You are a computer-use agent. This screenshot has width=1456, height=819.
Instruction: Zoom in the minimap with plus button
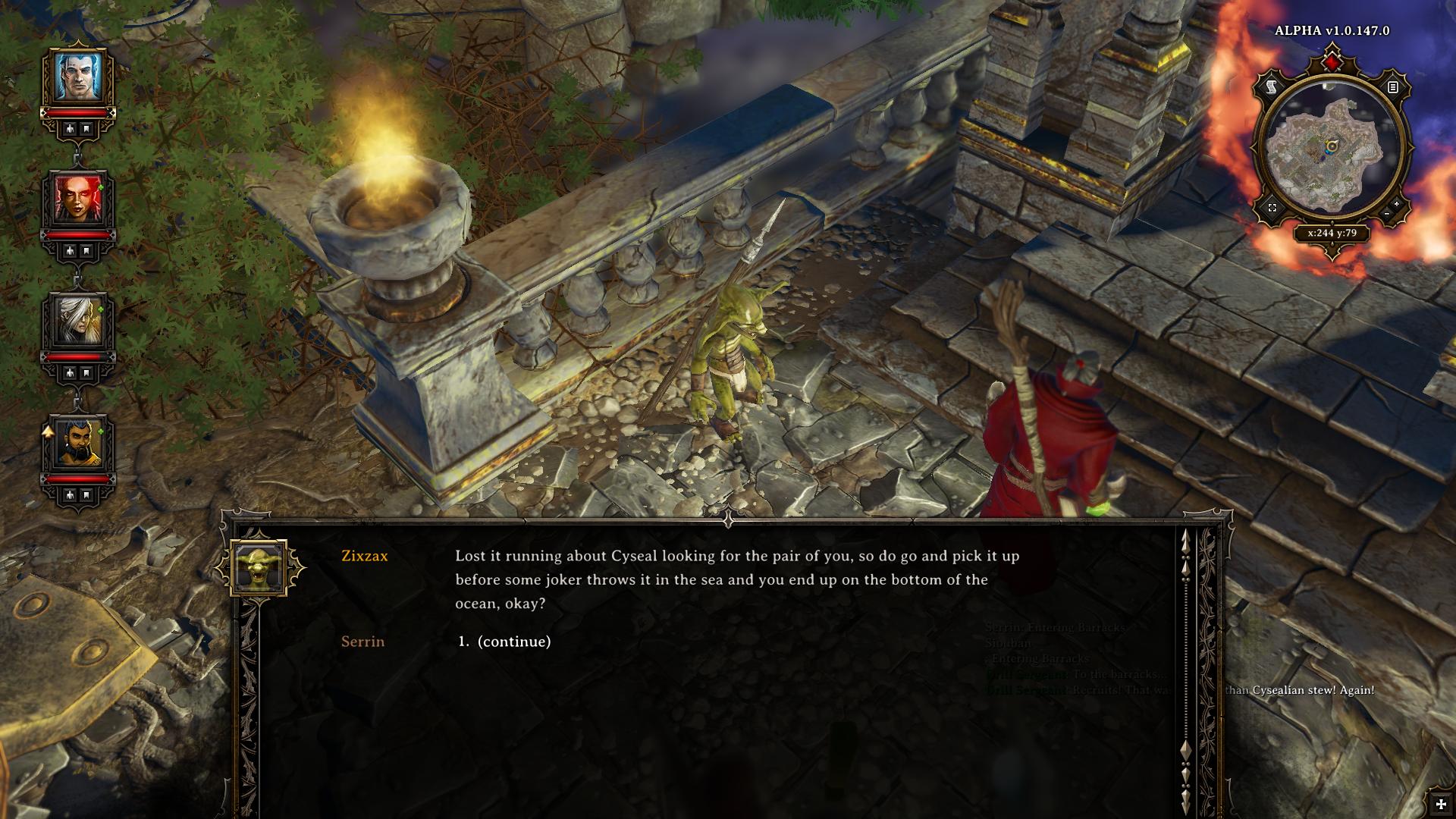[1397, 204]
